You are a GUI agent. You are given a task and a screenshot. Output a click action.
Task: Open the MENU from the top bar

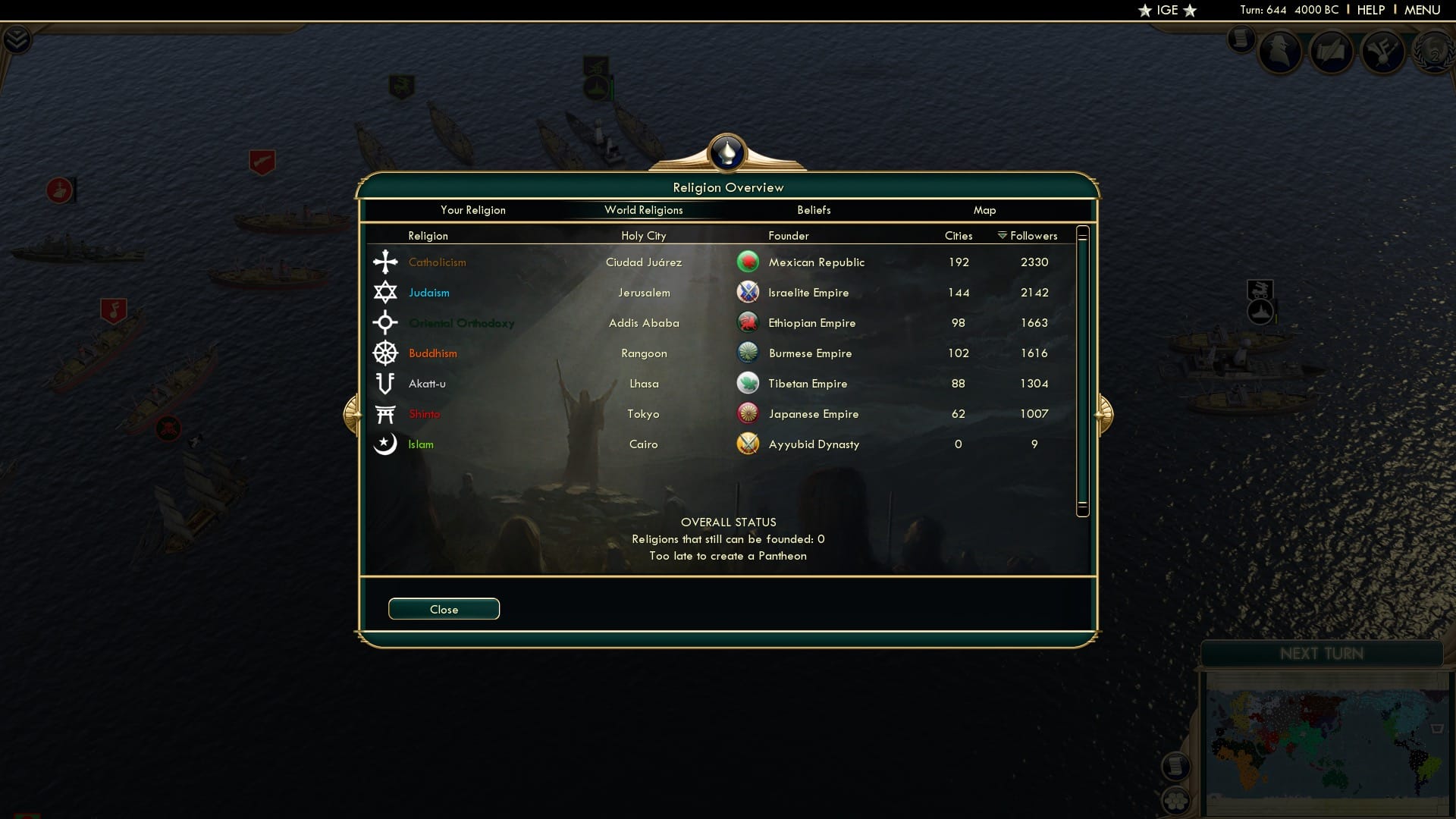1422,10
